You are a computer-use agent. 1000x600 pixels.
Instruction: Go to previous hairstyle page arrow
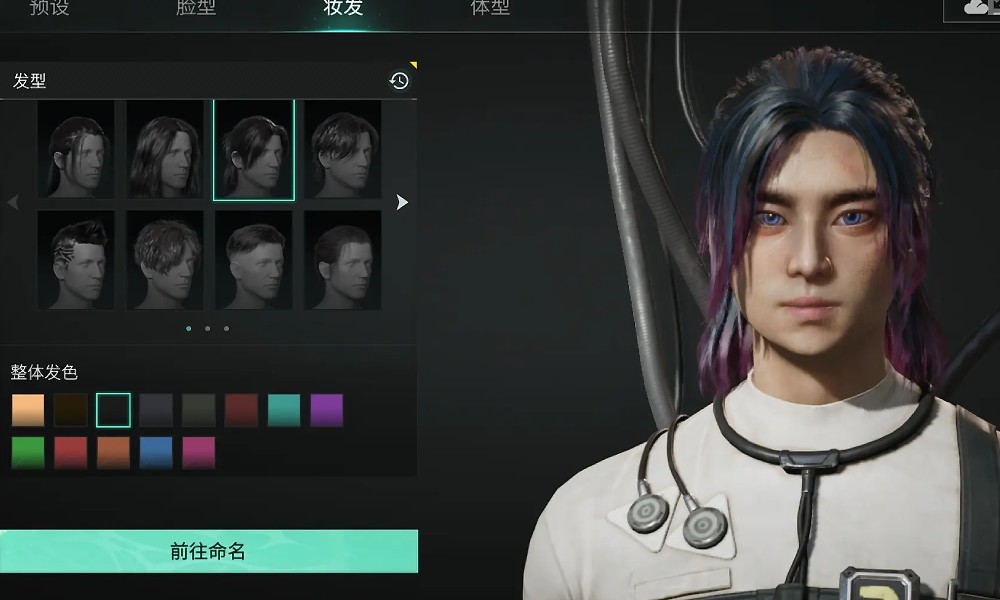13,202
